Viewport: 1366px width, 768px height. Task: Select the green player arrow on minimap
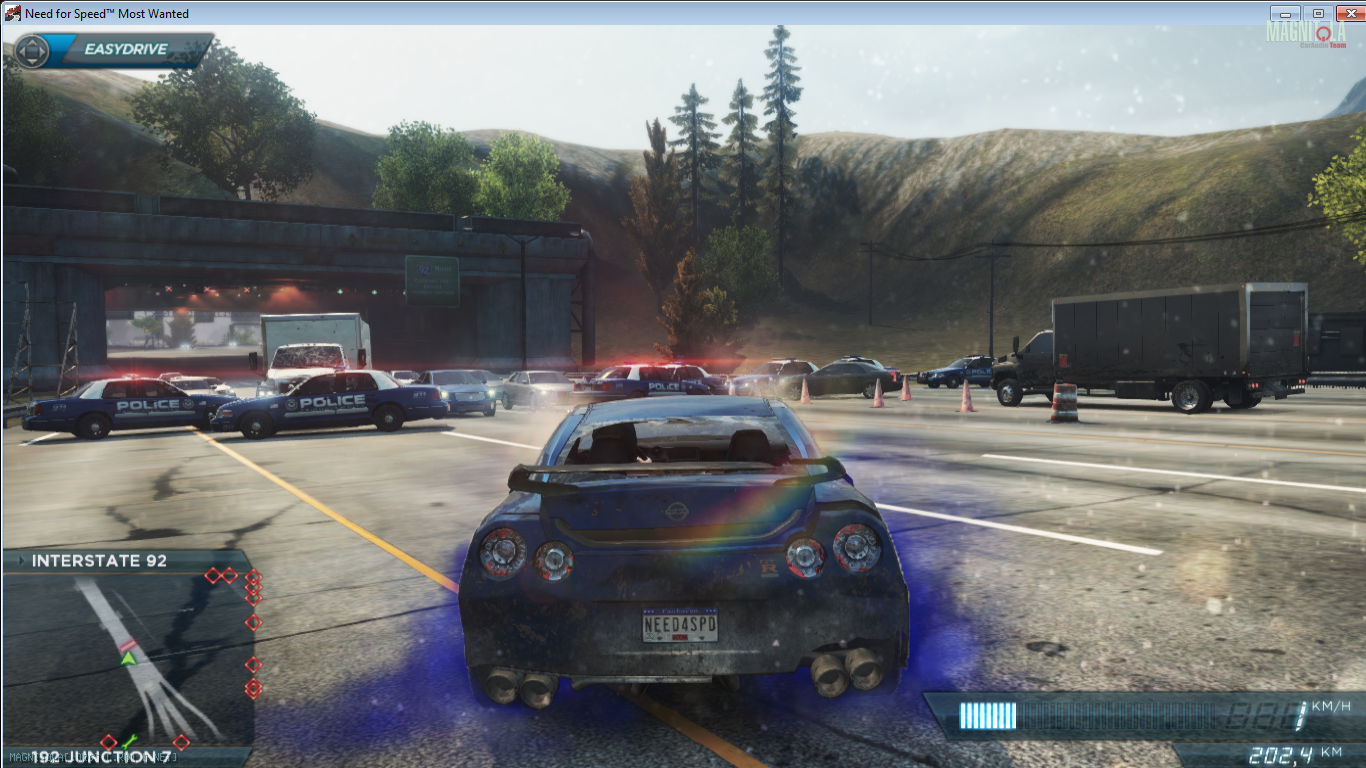pyautogui.click(x=128, y=658)
